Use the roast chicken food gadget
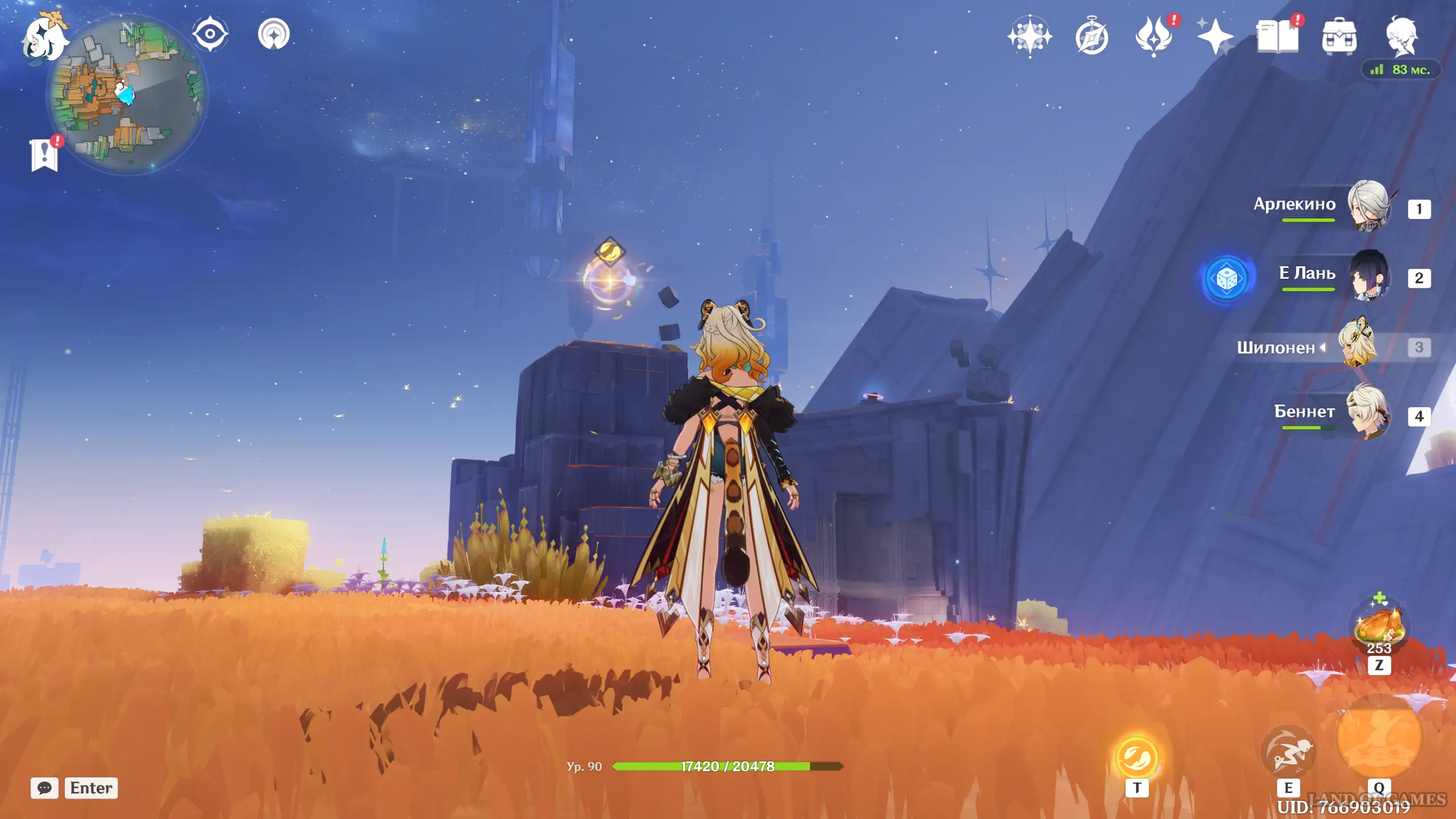This screenshot has height=819, width=1456. [1379, 626]
